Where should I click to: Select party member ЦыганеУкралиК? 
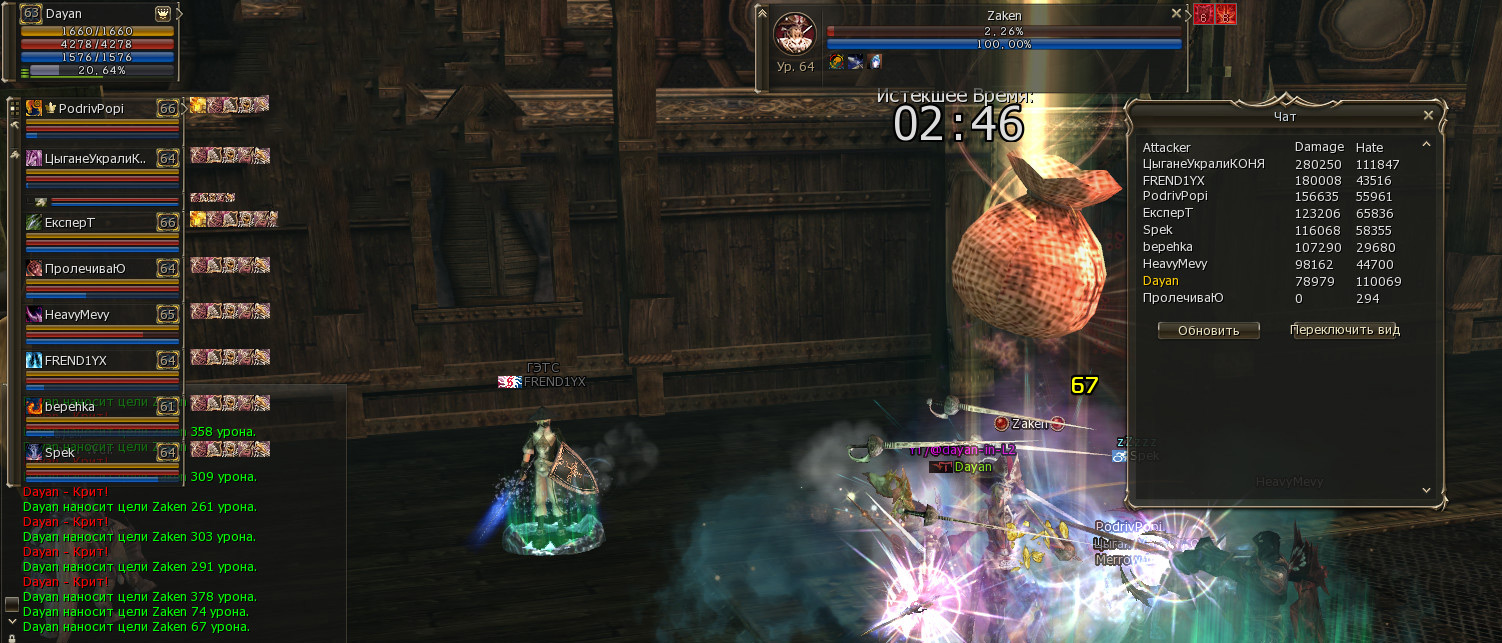pyautogui.click(x=95, y=158)
